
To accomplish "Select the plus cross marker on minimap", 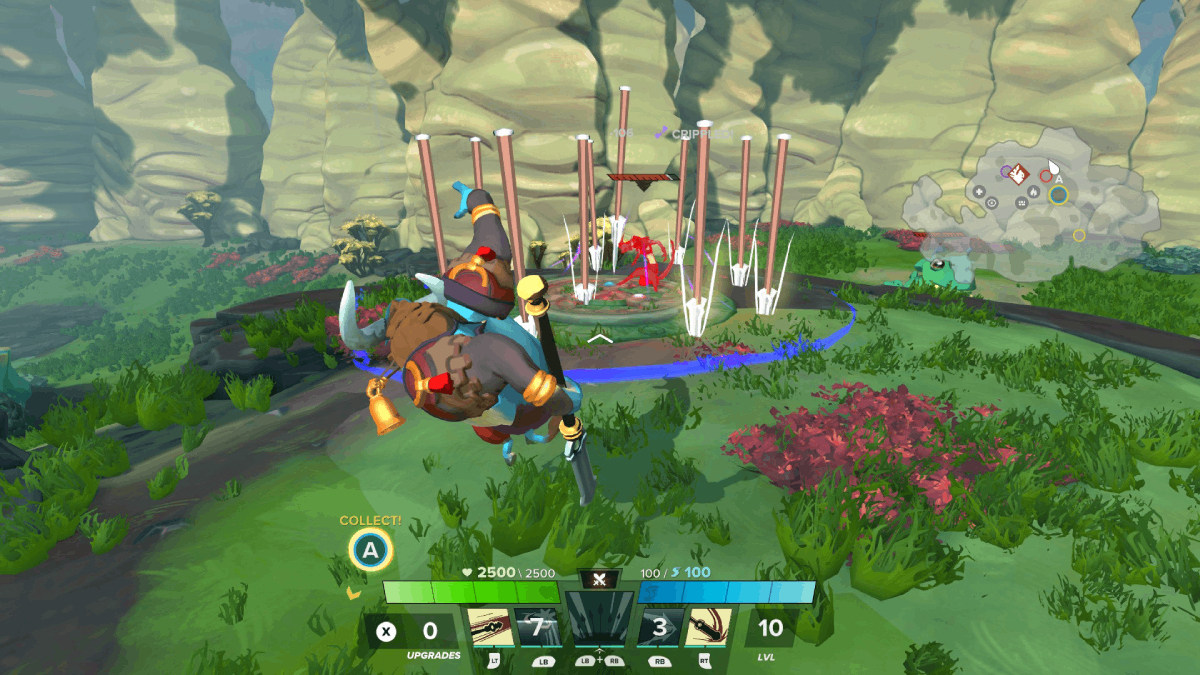I will tap(978, 190).
